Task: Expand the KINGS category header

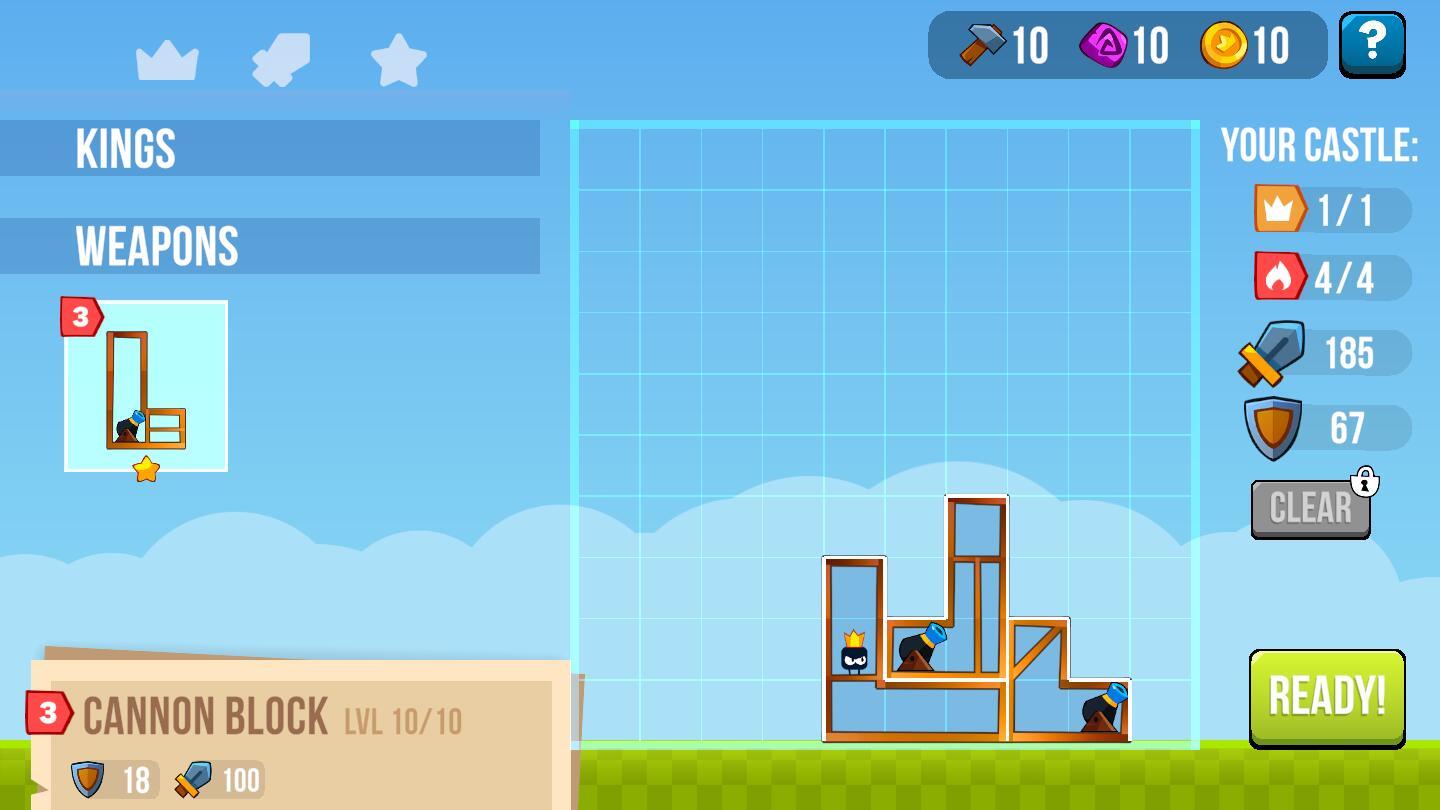Action: point(270,148)
